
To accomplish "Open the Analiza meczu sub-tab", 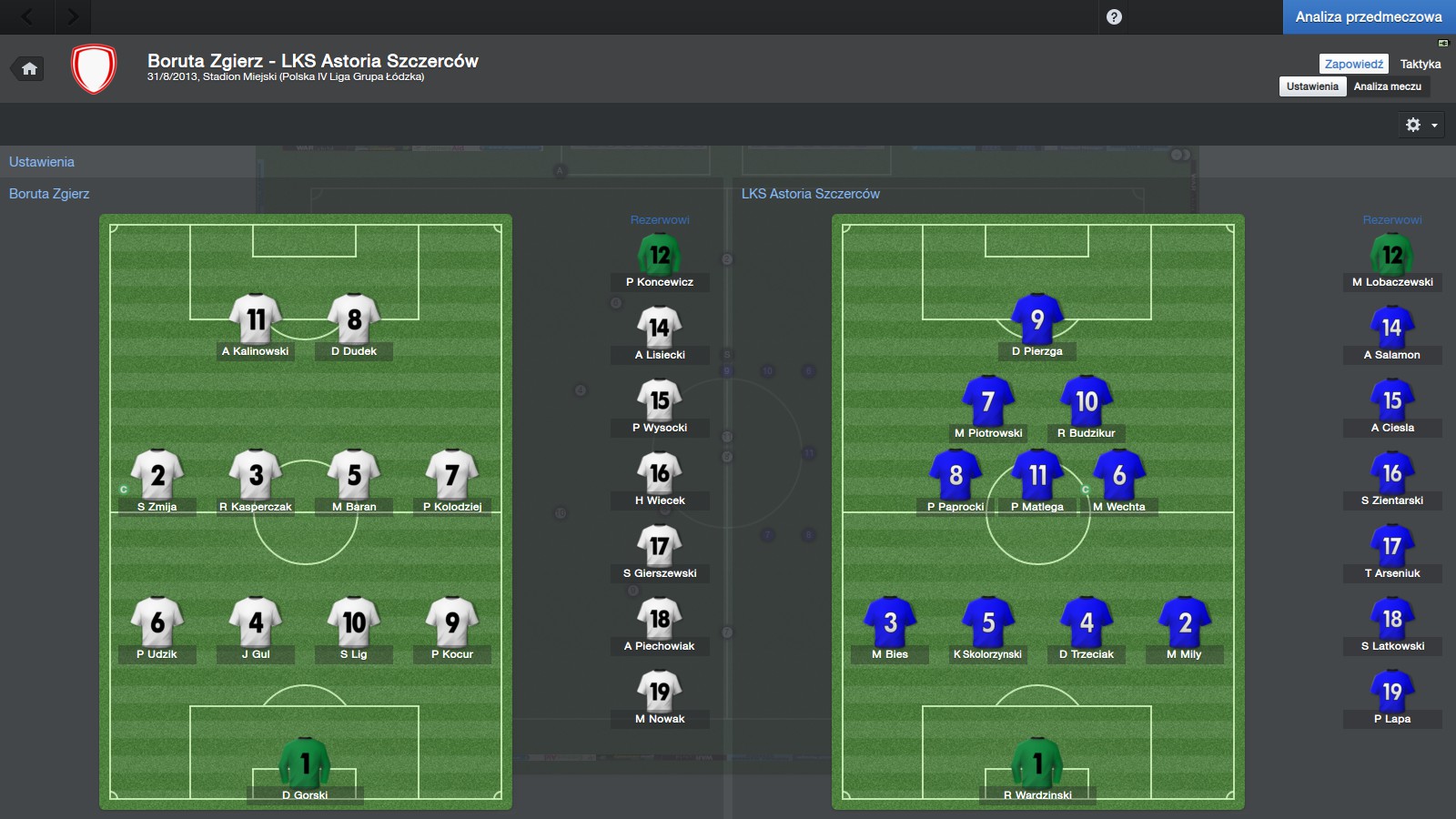I will click(1387, 86).
